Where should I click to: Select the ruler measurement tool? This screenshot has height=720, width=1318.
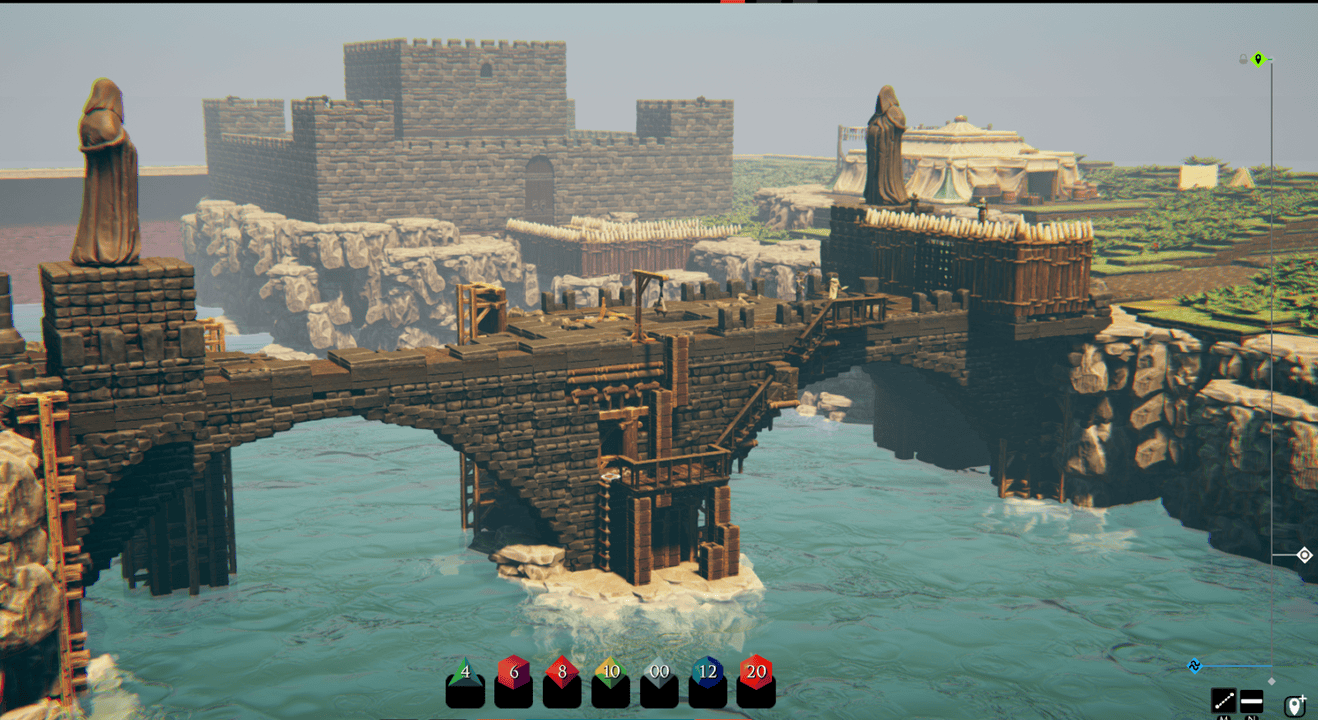1224,701
